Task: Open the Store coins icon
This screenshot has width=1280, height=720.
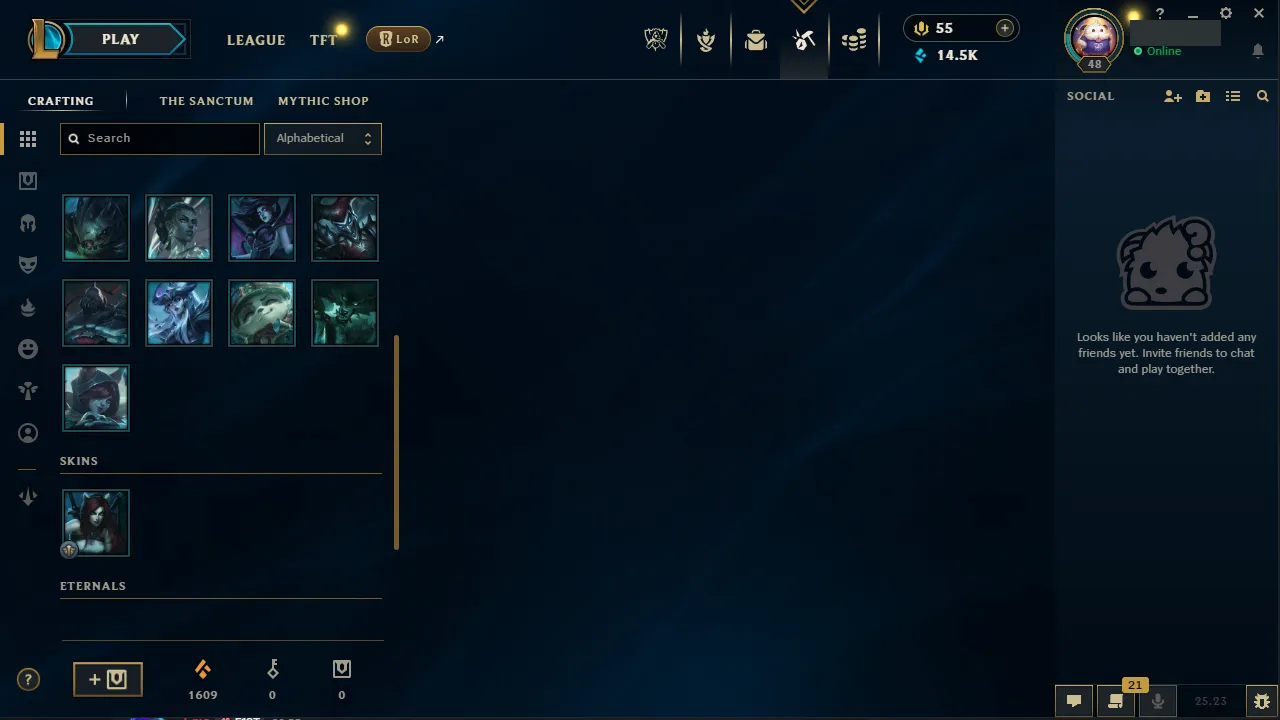Action: [x=854, y=40]
